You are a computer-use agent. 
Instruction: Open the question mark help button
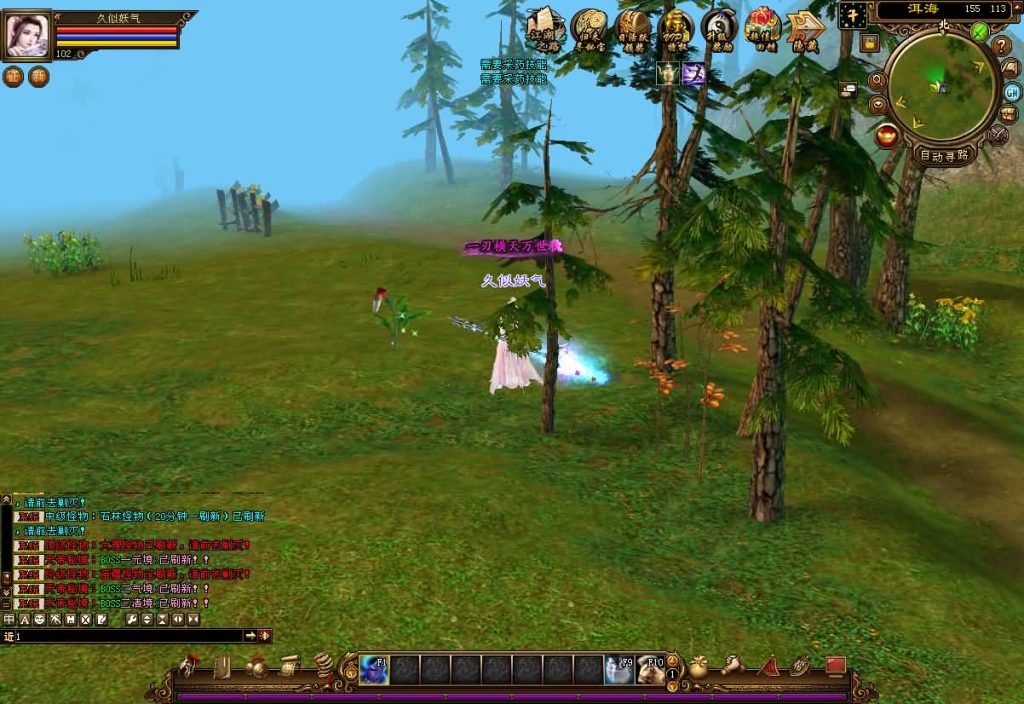point(1001,46)
